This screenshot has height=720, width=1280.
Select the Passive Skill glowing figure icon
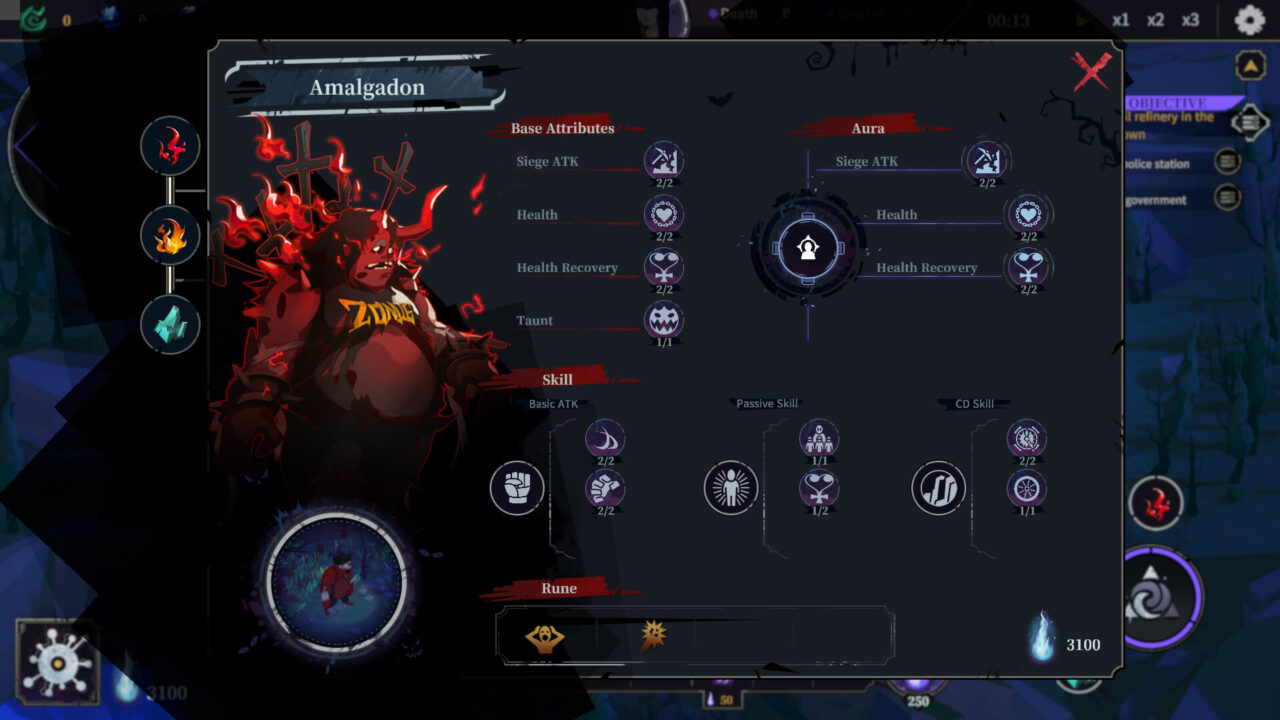click(731, 488)
